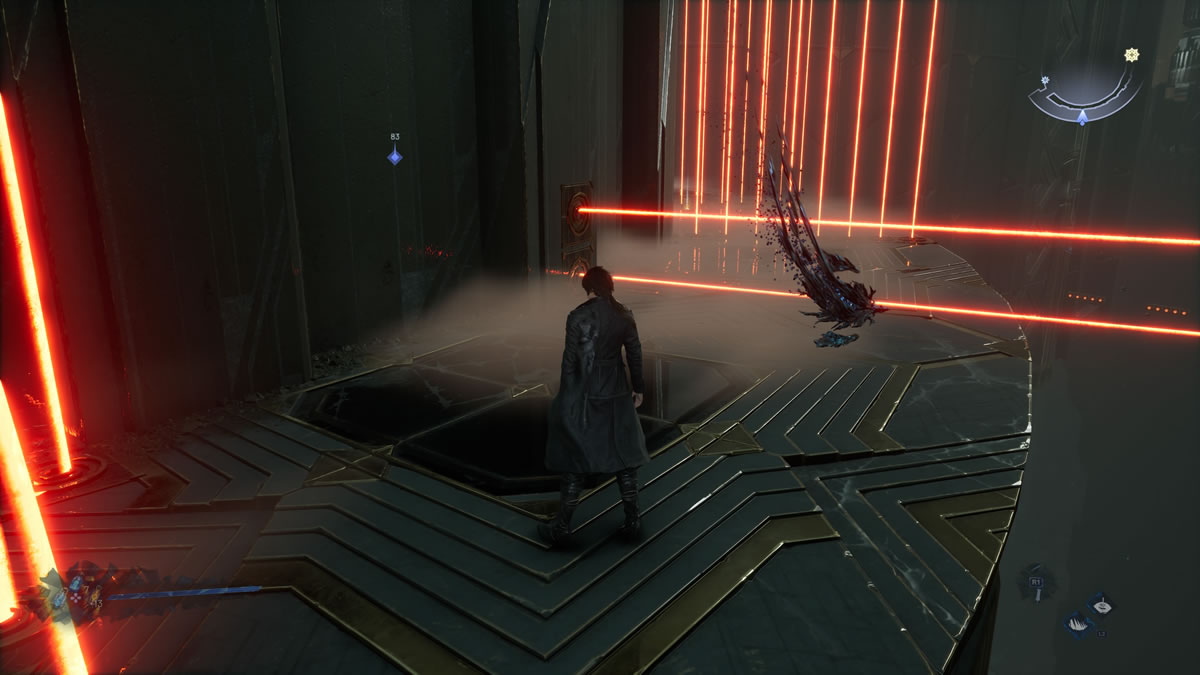
Task: Select the small blue star marker on minimap
Action: (x=1044, y=79)
